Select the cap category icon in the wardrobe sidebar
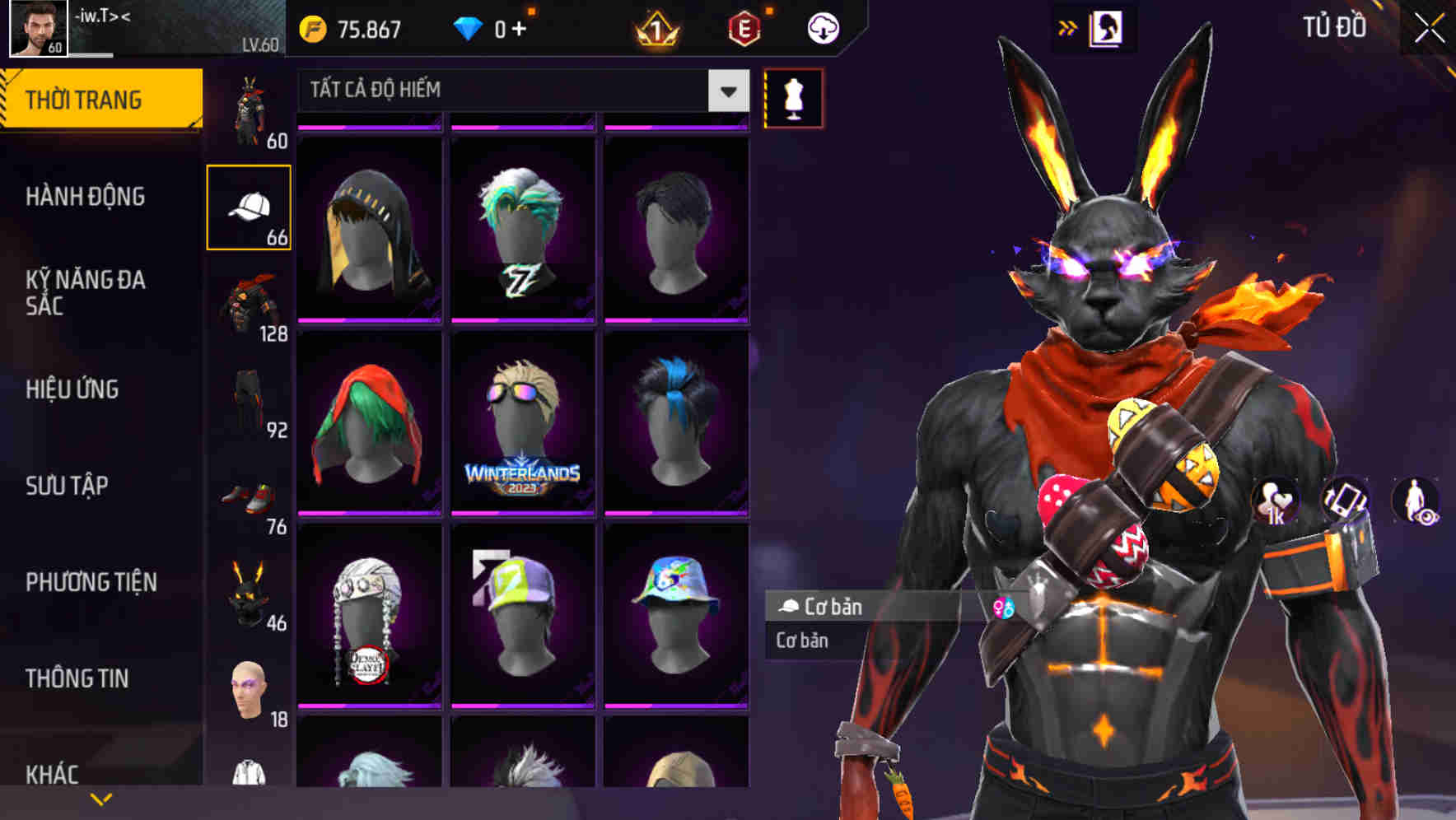This screenshot has width=1456, height=820. pos(250,206)
